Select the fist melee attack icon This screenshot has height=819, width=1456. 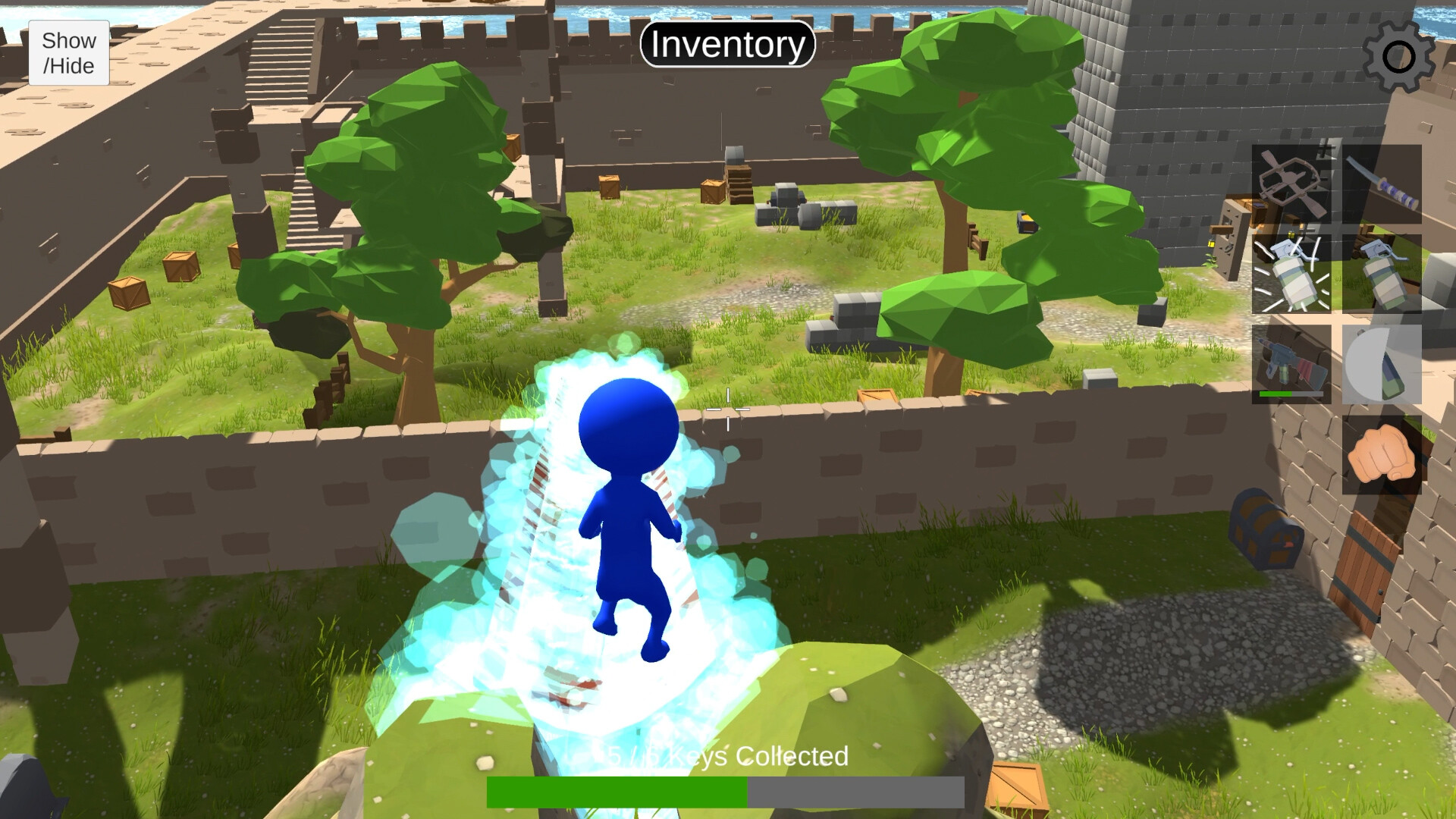point(1382,455)
